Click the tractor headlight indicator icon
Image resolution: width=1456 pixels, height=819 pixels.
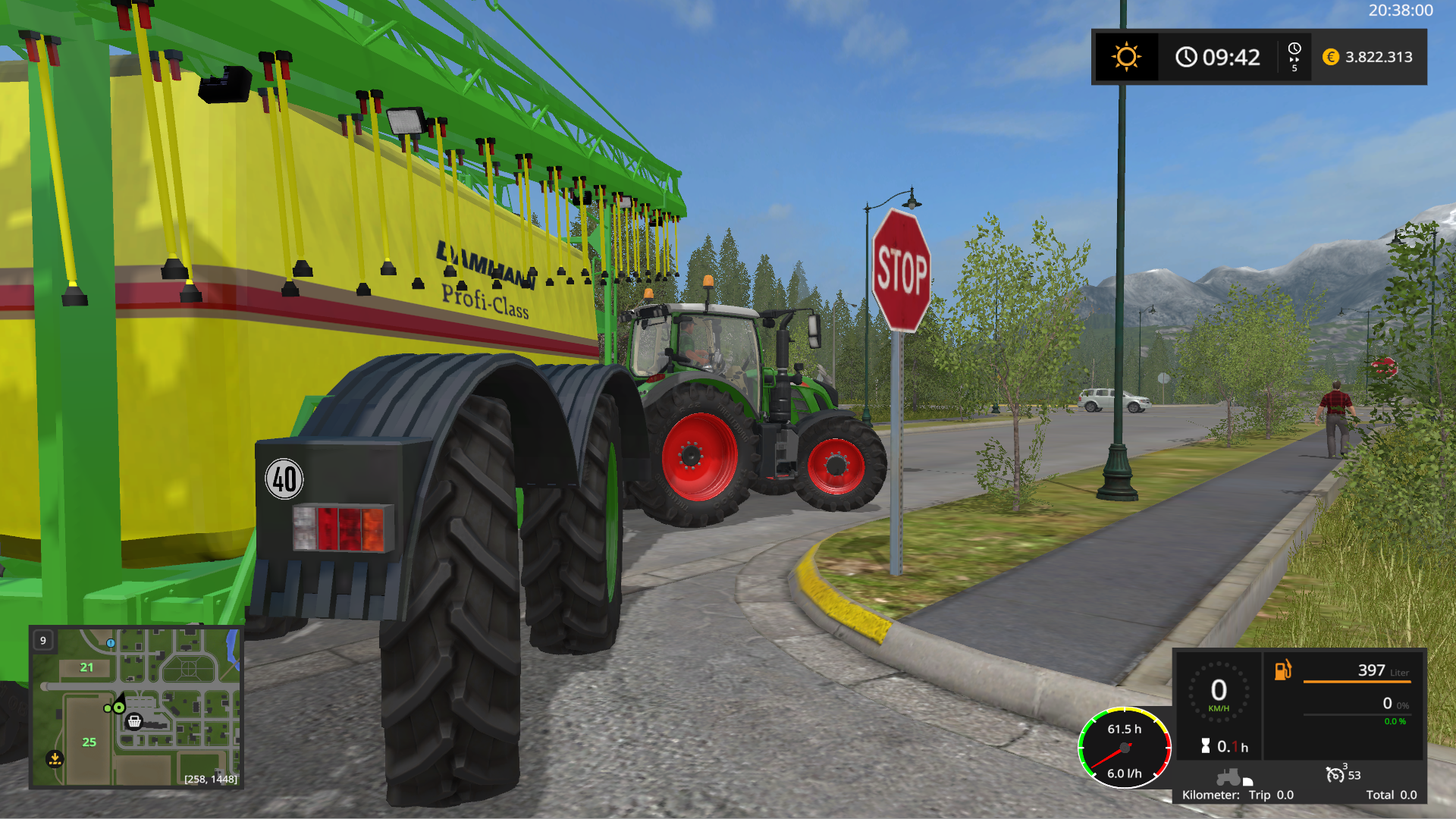(x=1233, y=777)
